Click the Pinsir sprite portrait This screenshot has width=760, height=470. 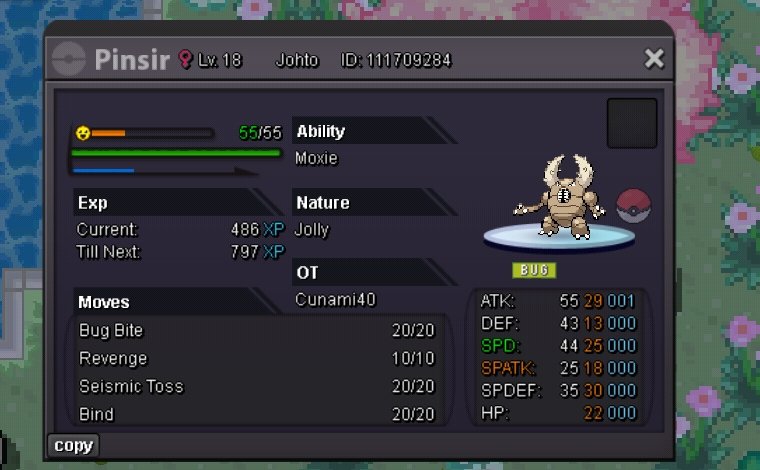[558, 197]
